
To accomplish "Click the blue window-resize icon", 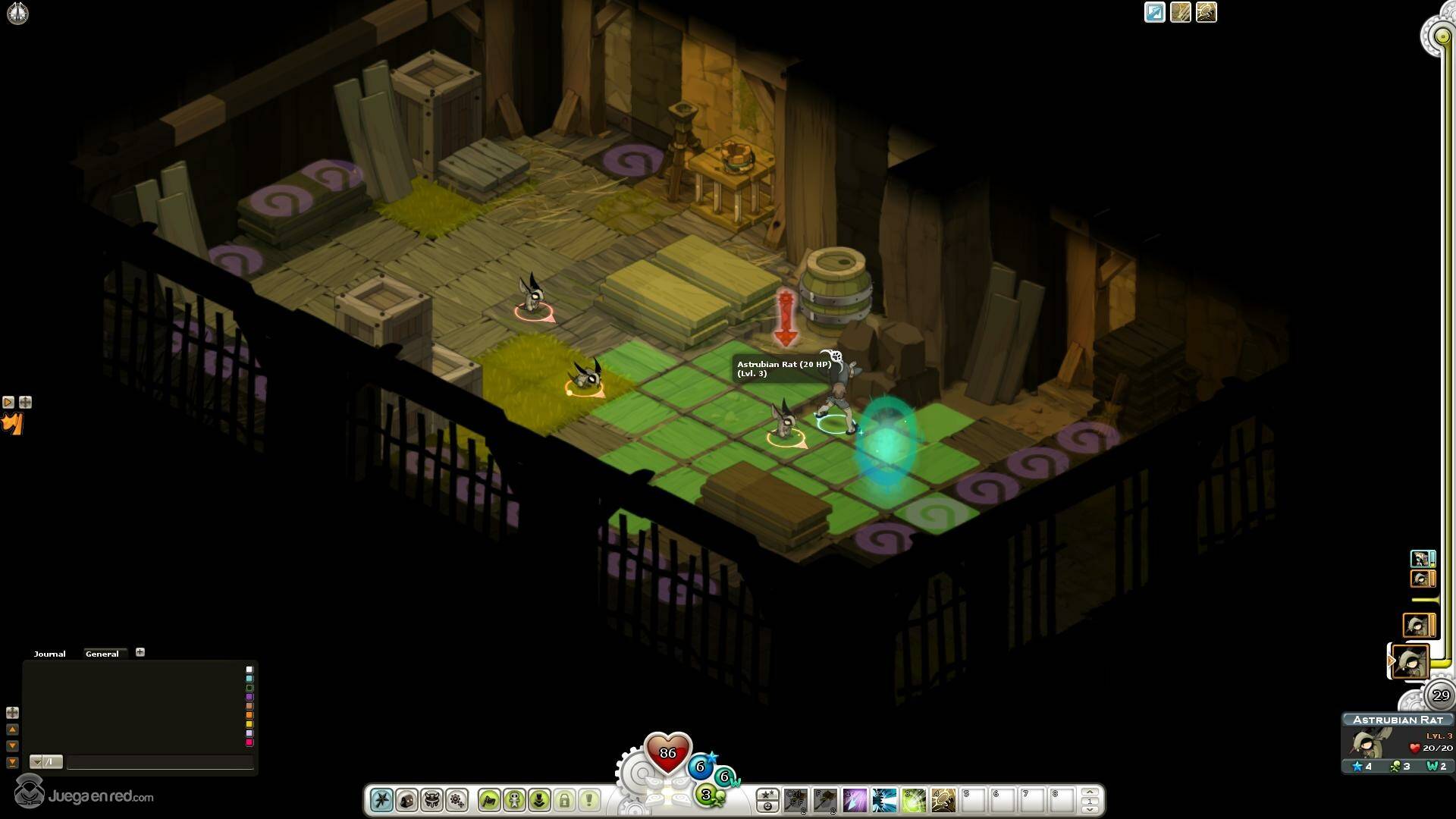I will pyautogui.click(x=1154, y=13).
